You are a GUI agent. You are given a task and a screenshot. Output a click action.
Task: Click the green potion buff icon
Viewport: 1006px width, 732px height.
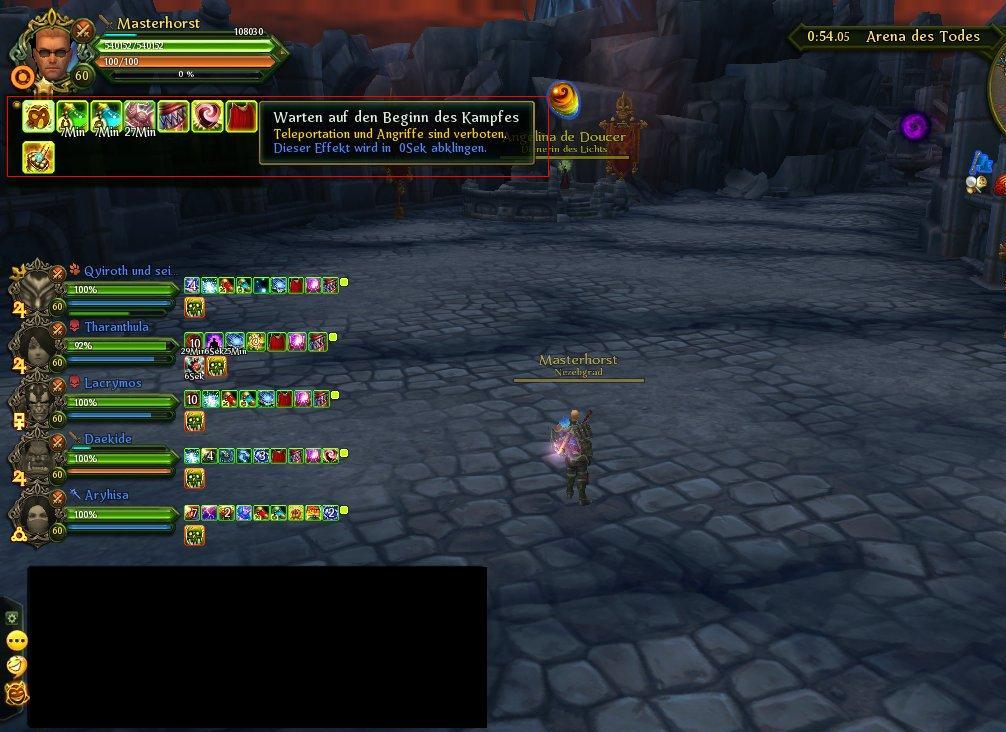point(73,117)
